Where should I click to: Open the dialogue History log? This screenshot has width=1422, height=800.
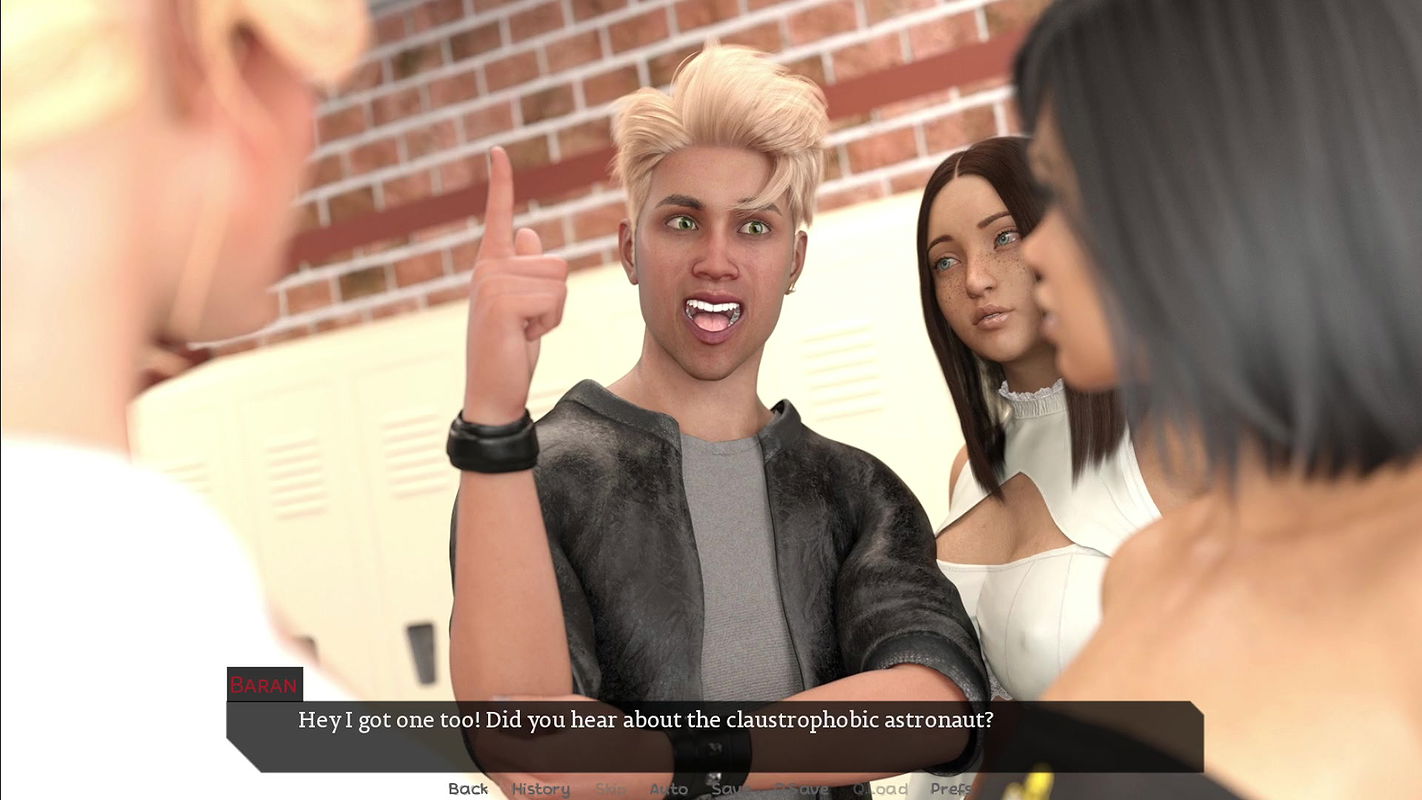tap(540, 789)
